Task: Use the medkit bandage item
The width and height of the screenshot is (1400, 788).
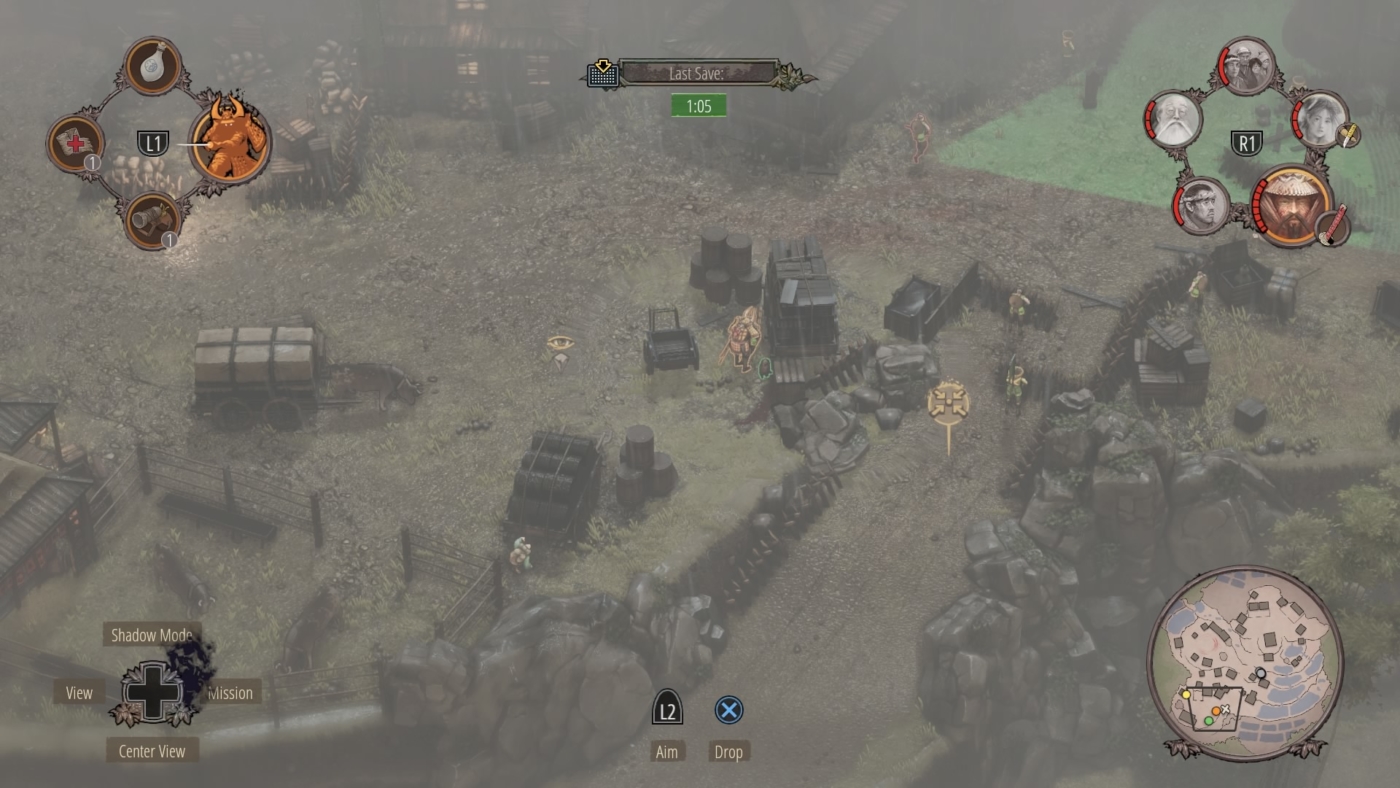Action: [75, 143]
